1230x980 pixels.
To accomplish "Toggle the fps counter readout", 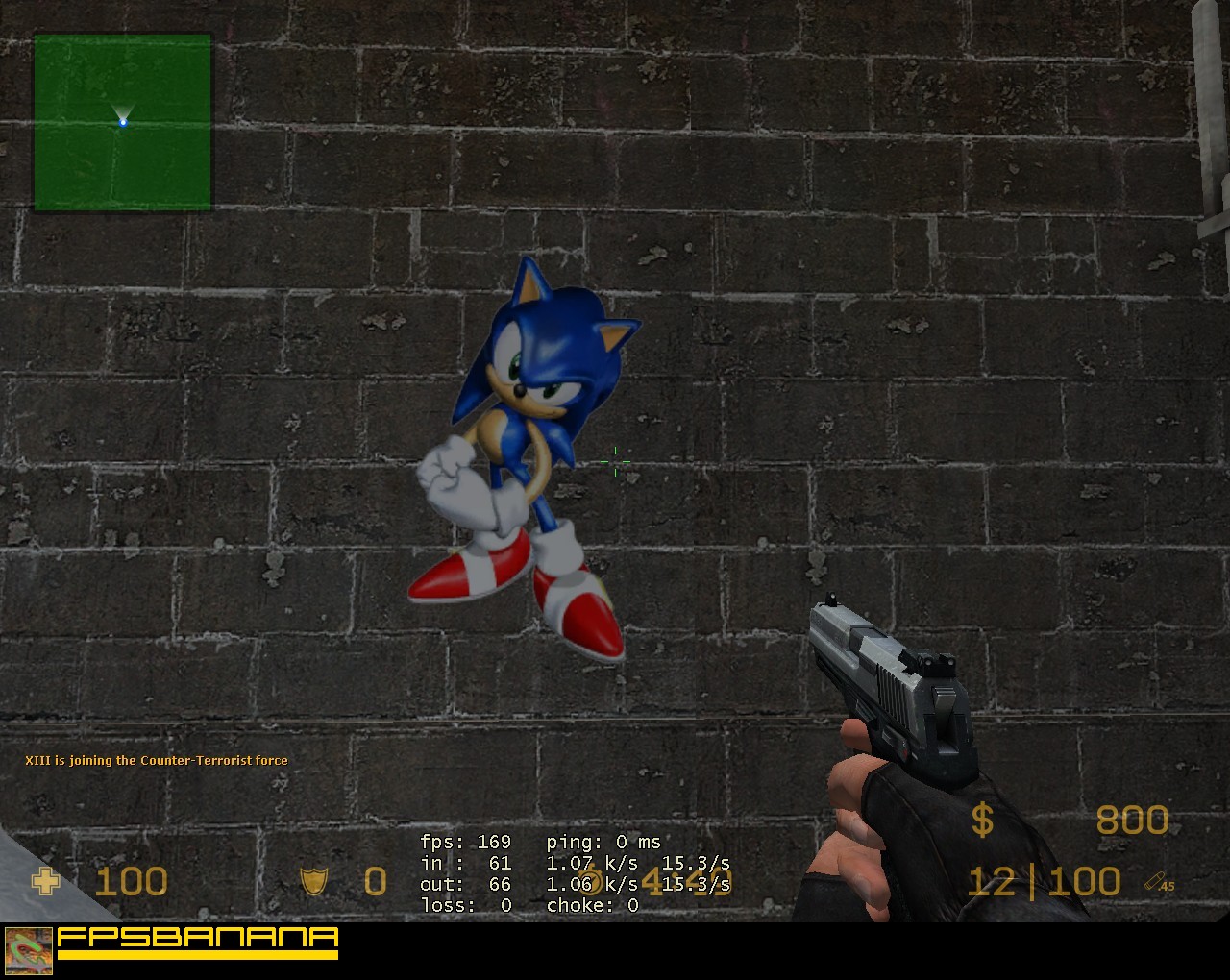I will coord(466,841).
